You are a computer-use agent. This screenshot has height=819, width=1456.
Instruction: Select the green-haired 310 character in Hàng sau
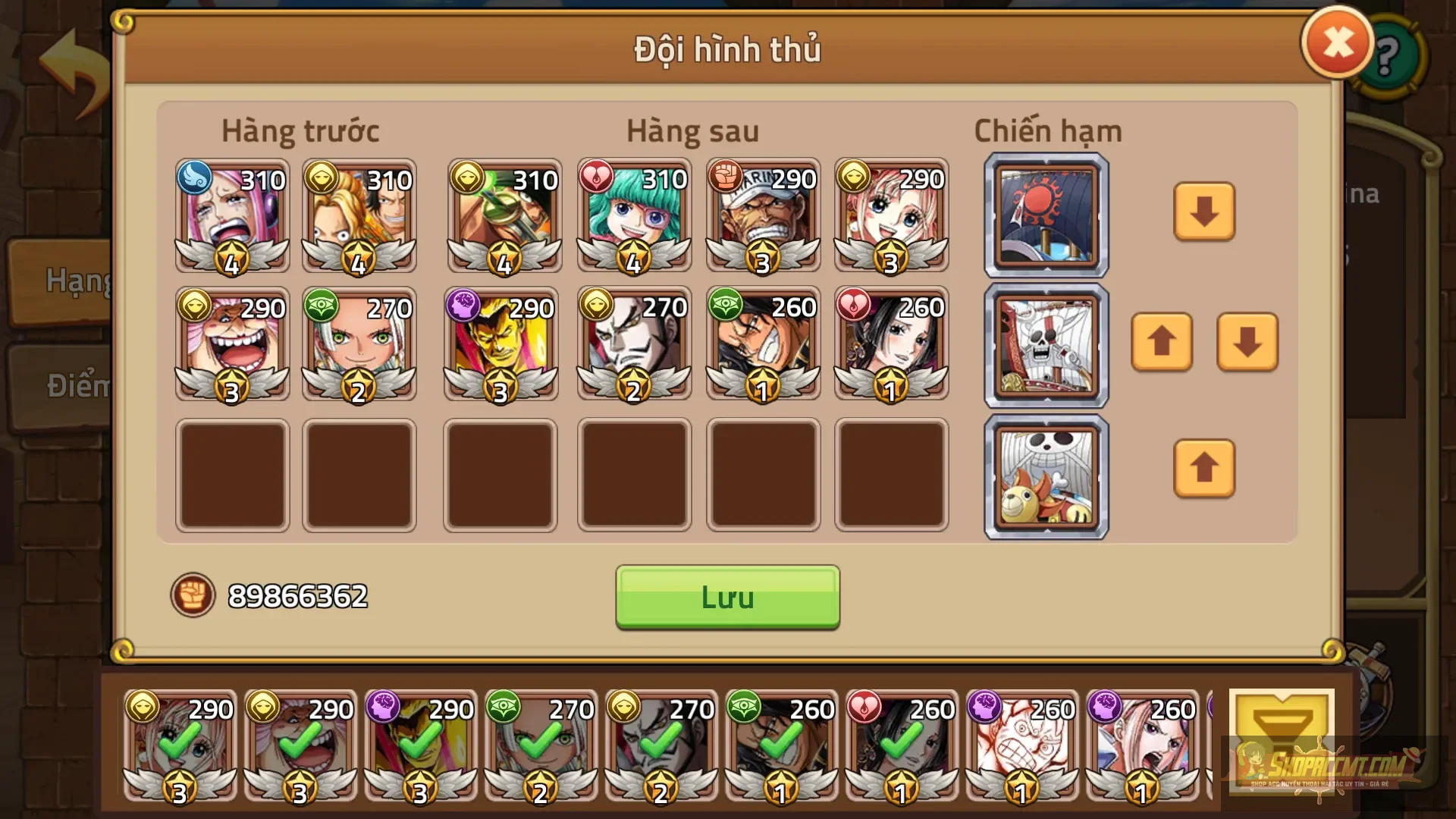(x=634, y=216)
